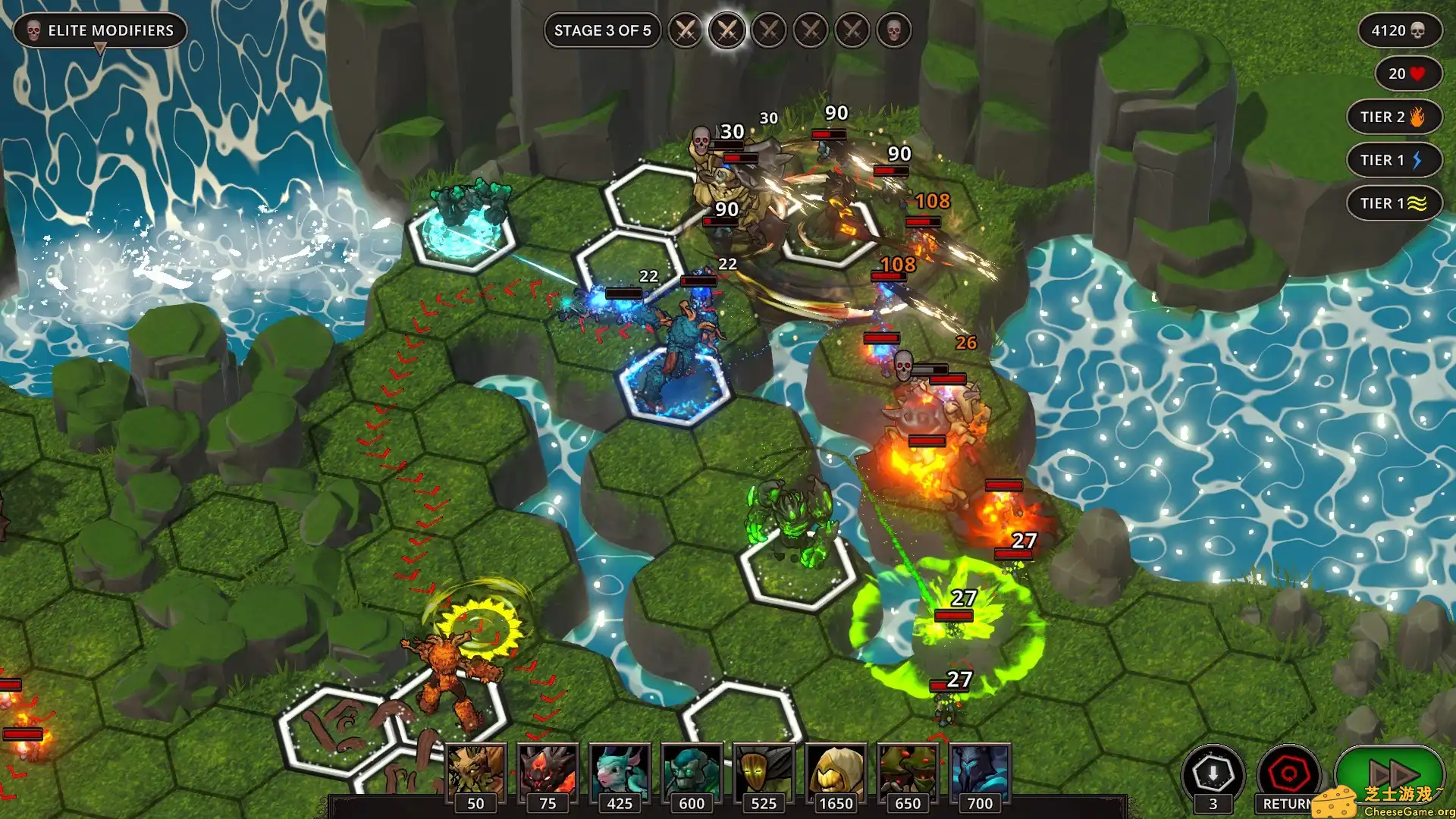
Task: Expand the Elite Modifiers dropdown
Action: 100,32
